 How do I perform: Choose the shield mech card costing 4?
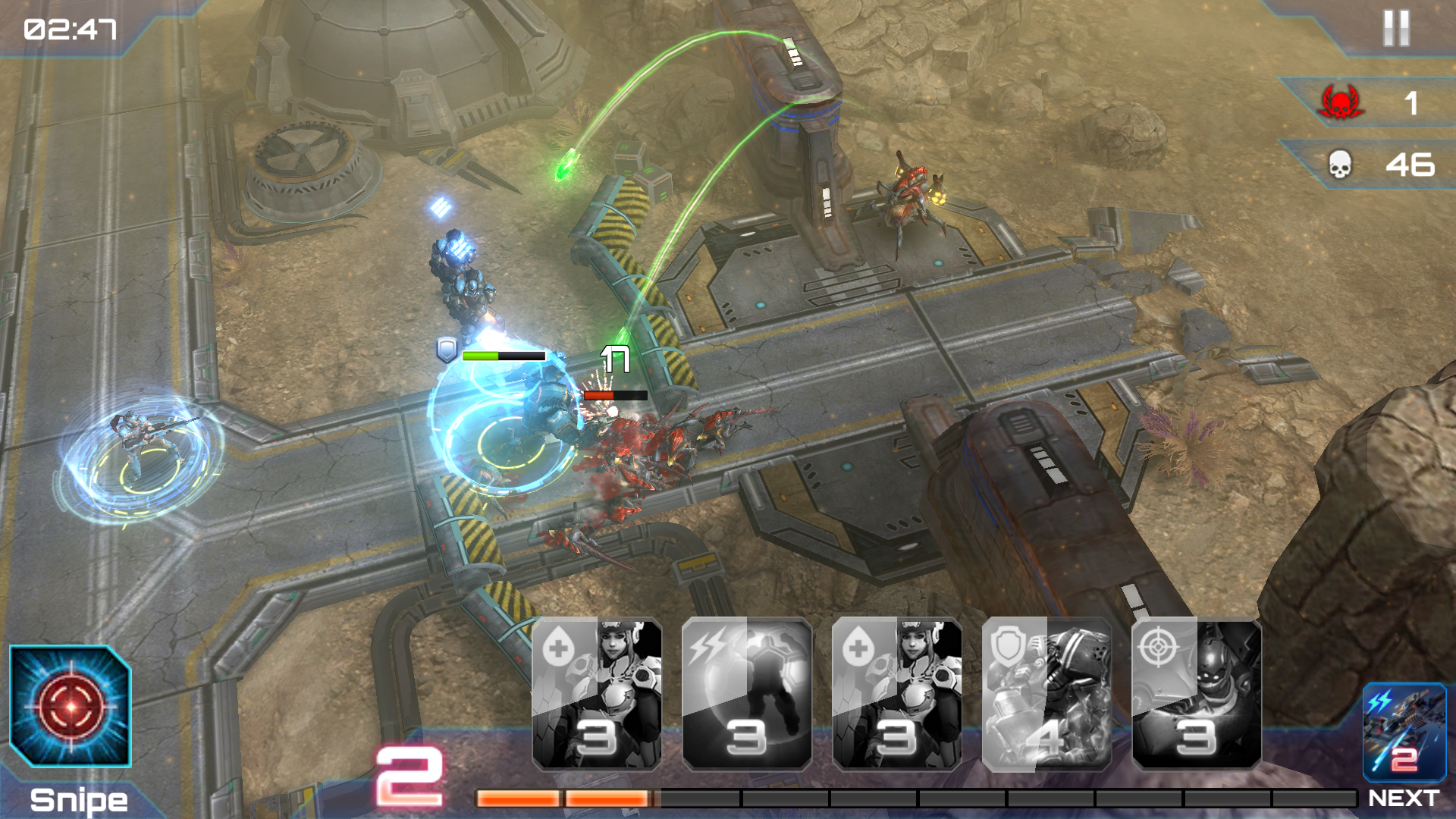[1046, 694]
